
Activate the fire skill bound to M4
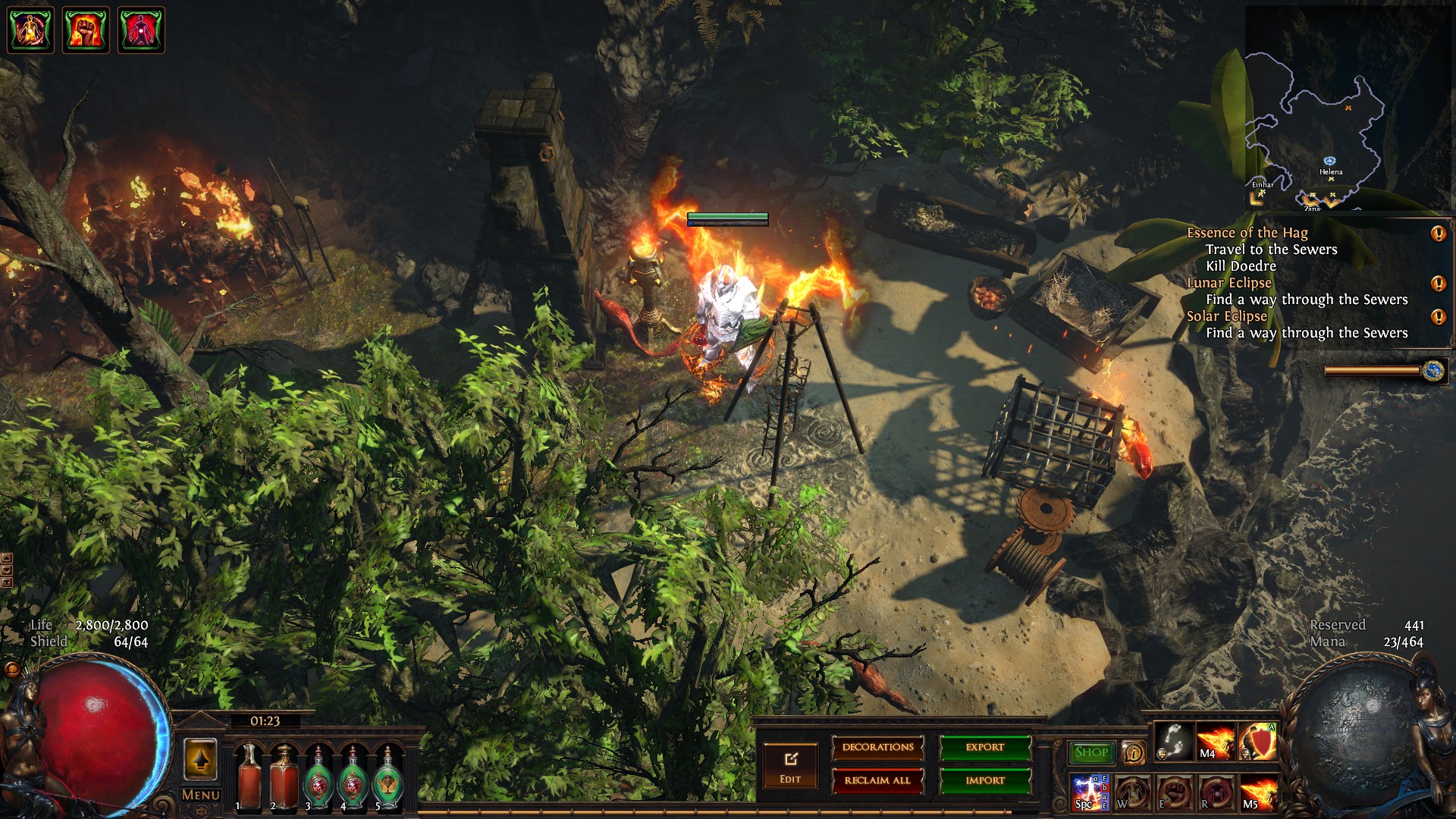pyautogui.click(x=1215, y=741)
